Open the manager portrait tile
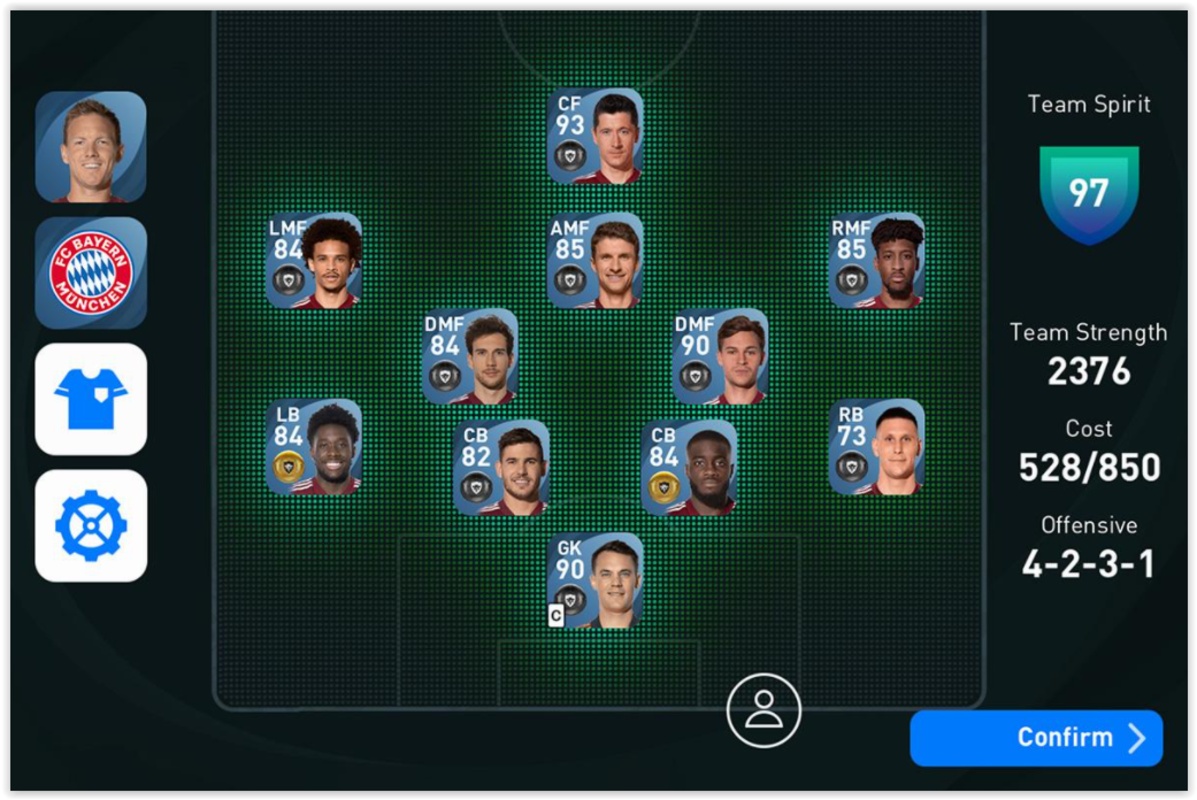The image size is (1197, 800). tap(91, 147)
